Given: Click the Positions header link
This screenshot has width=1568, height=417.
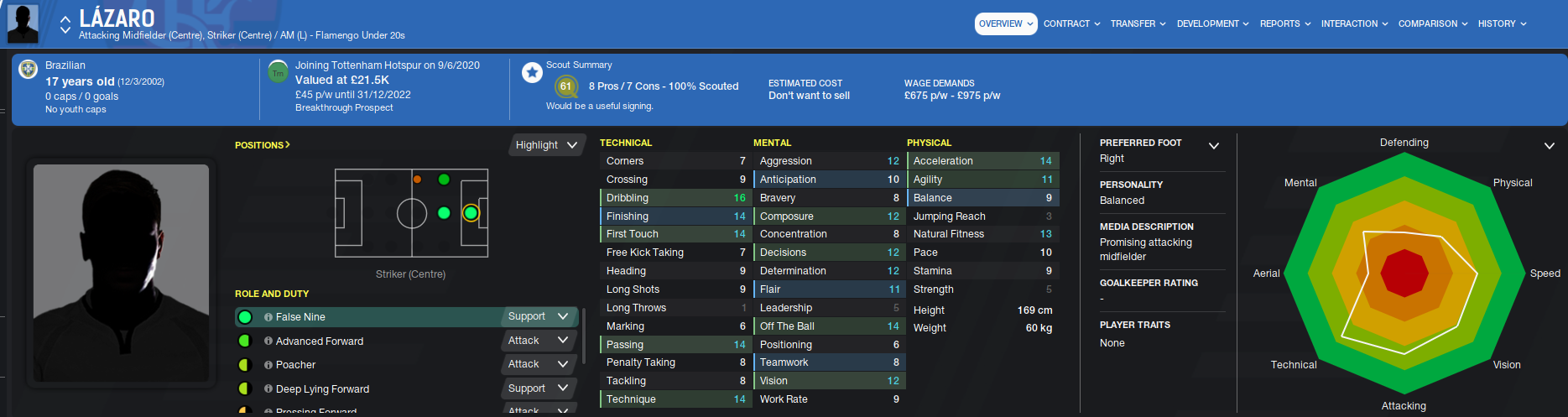Looking at the screenshot, I should (x=262, y=145).
